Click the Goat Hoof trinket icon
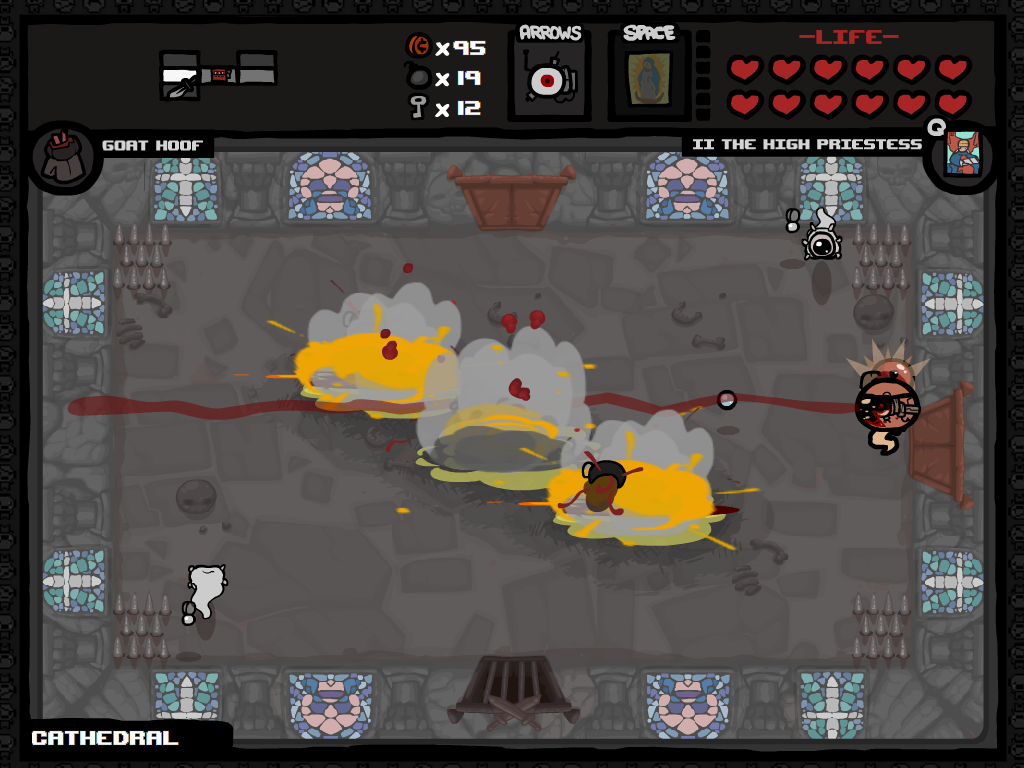This screenshot has width=1024, height=768. coord(64,157)
